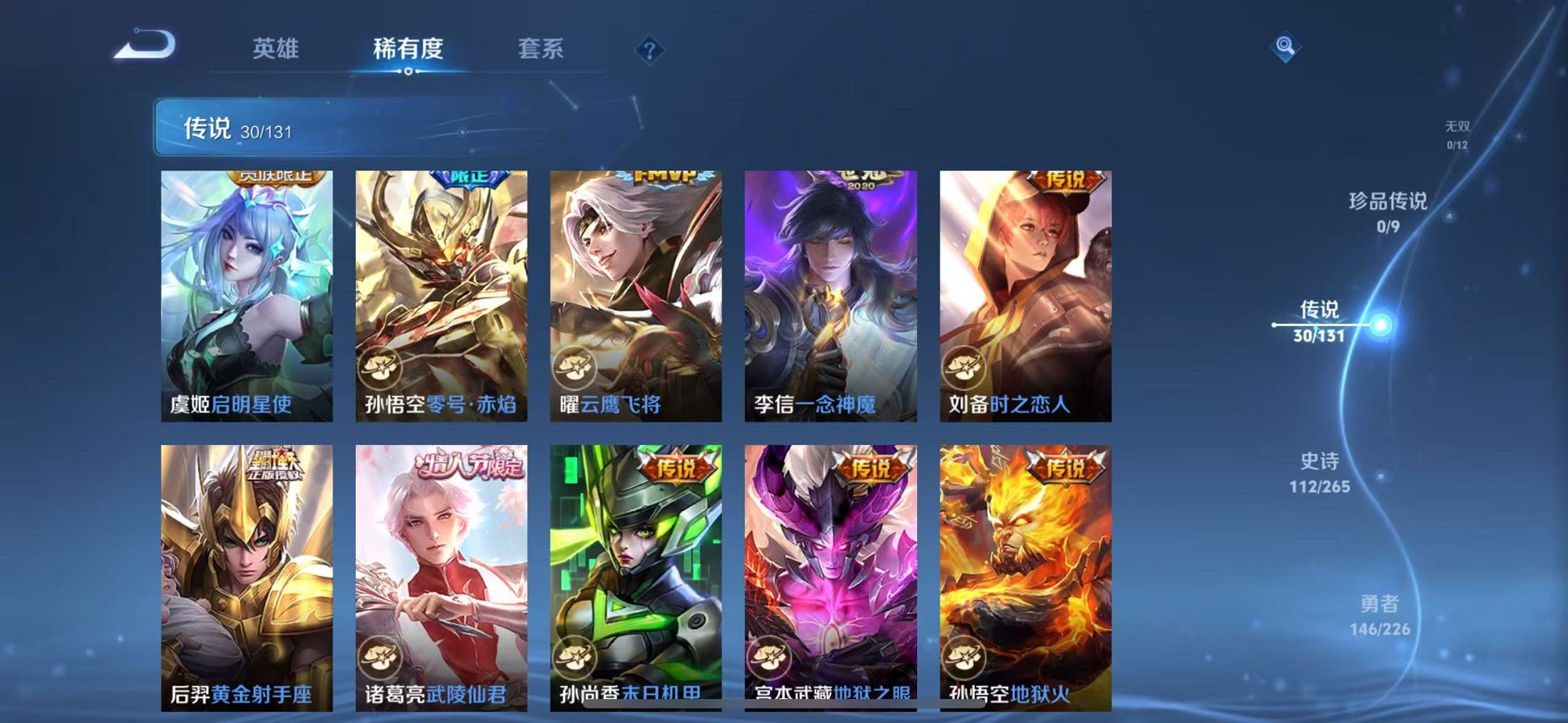Switch to the 套系 tab
Screen dimensions: 1568x723
(x=540, y=49)
